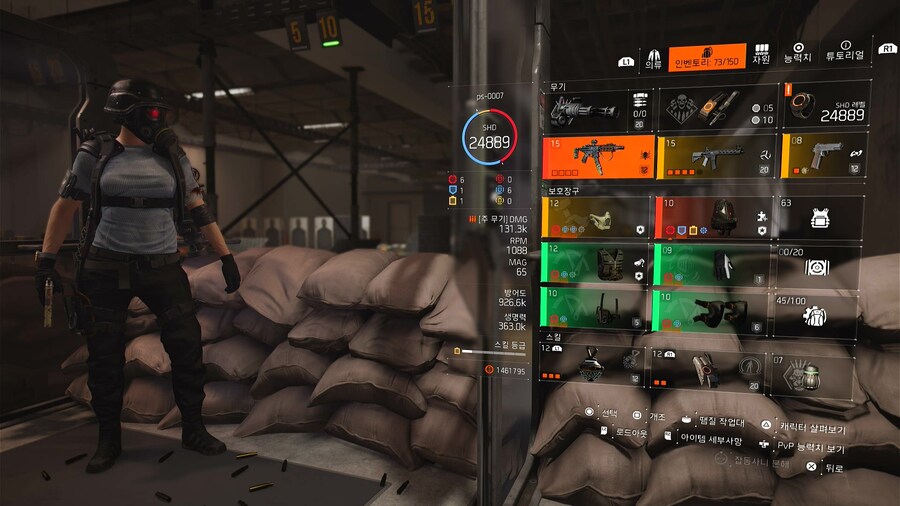The height and width of the screenshot is (506, 900).
Task: Select the drone-shaped left skill slot
Action: 597,366
